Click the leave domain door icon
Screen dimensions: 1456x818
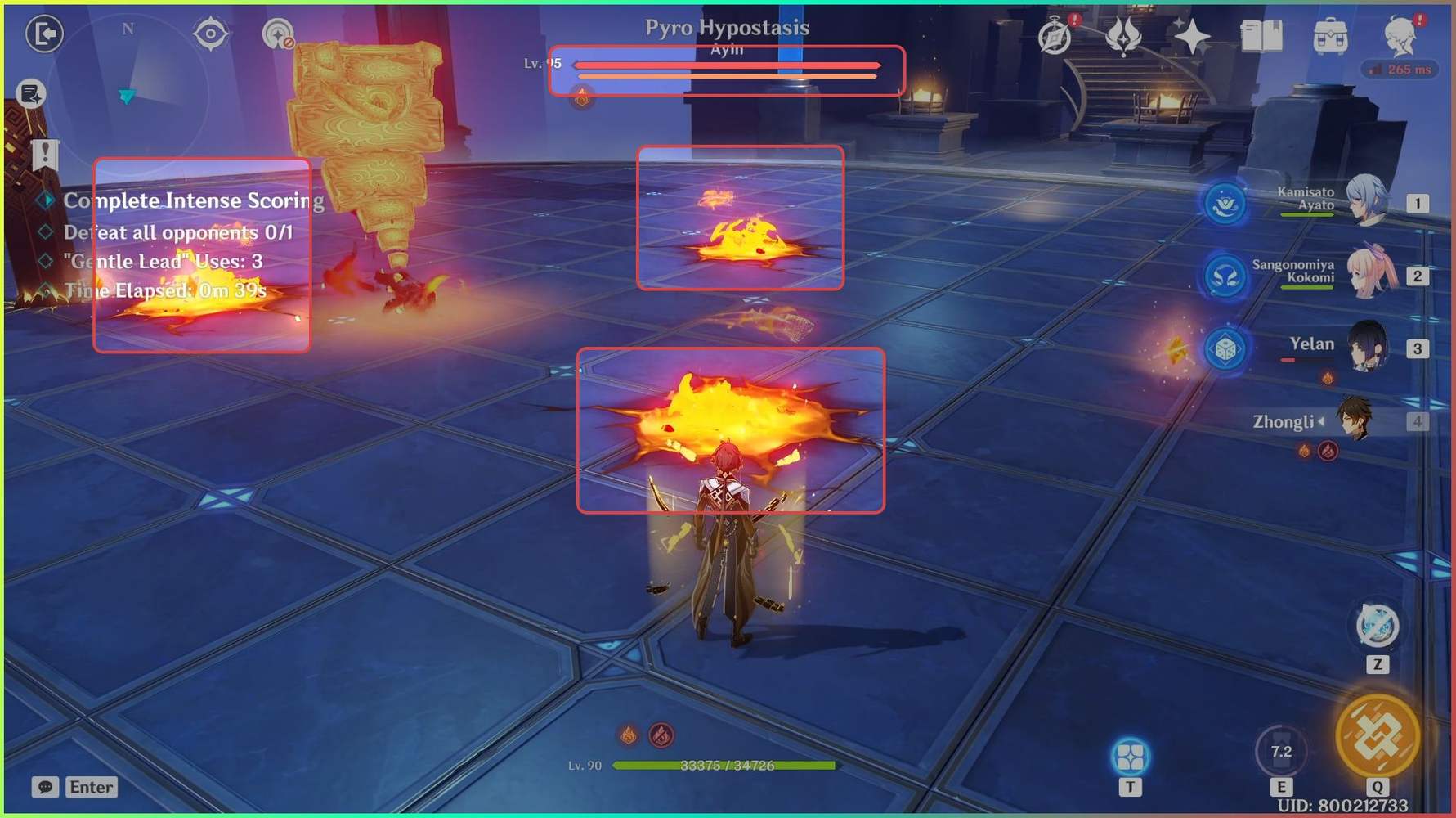tap(45, 34)
